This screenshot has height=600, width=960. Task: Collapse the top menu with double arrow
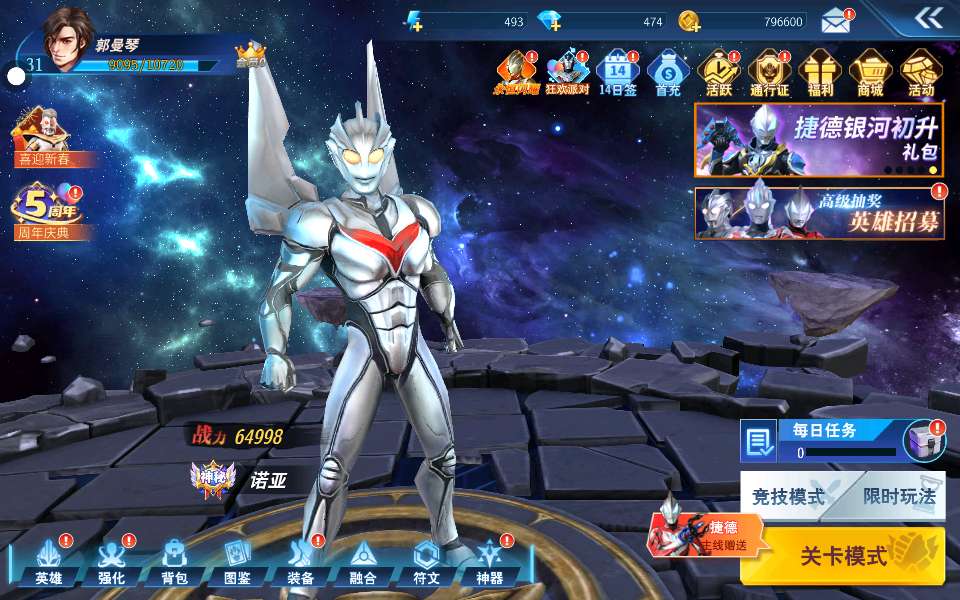[928, 17]
